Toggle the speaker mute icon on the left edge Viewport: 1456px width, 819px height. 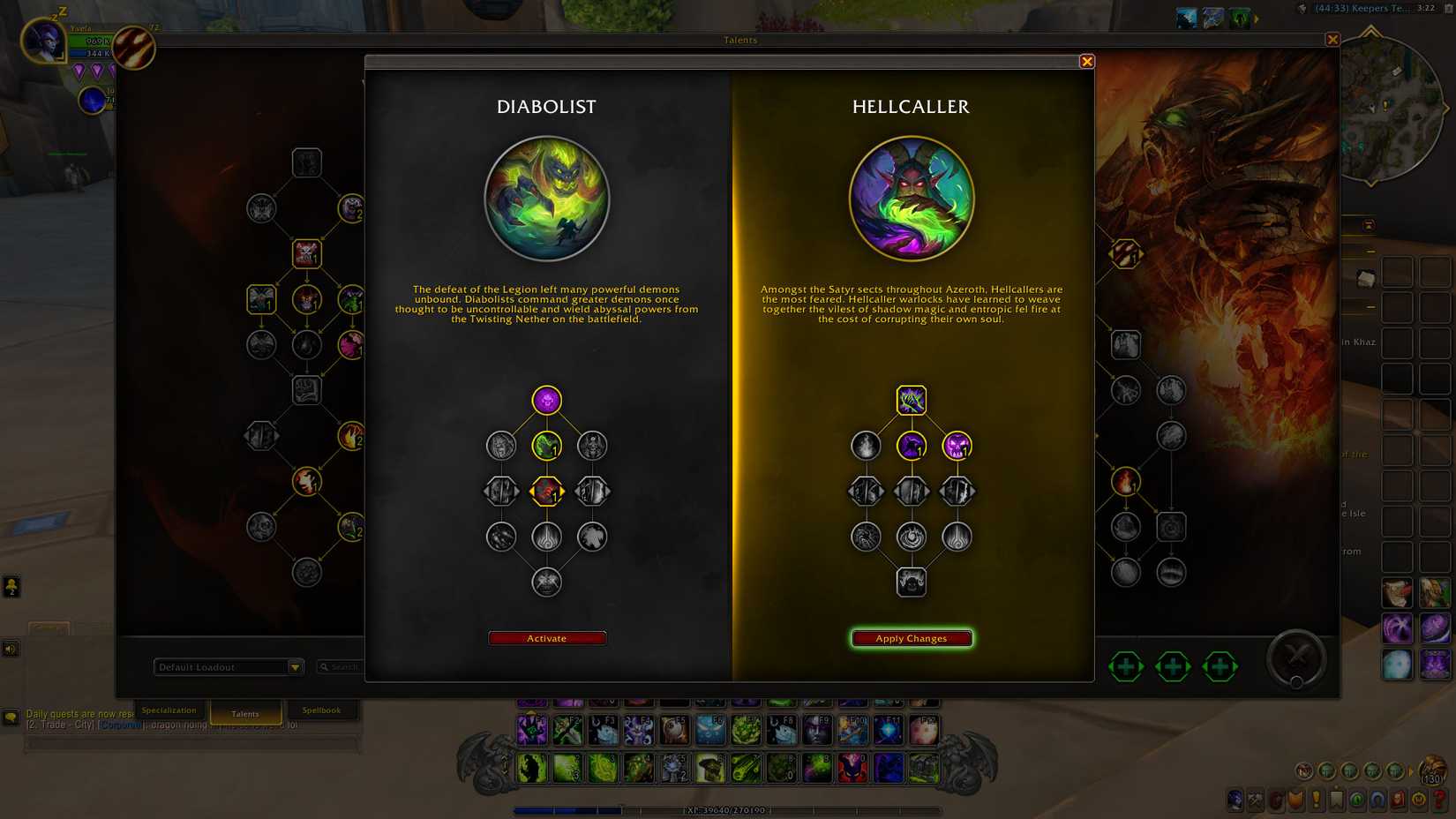pyautogui.click(x=11, y=649)
